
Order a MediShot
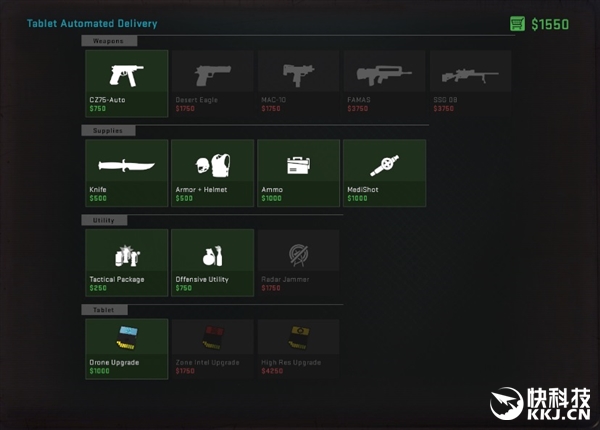coord(384,172)
